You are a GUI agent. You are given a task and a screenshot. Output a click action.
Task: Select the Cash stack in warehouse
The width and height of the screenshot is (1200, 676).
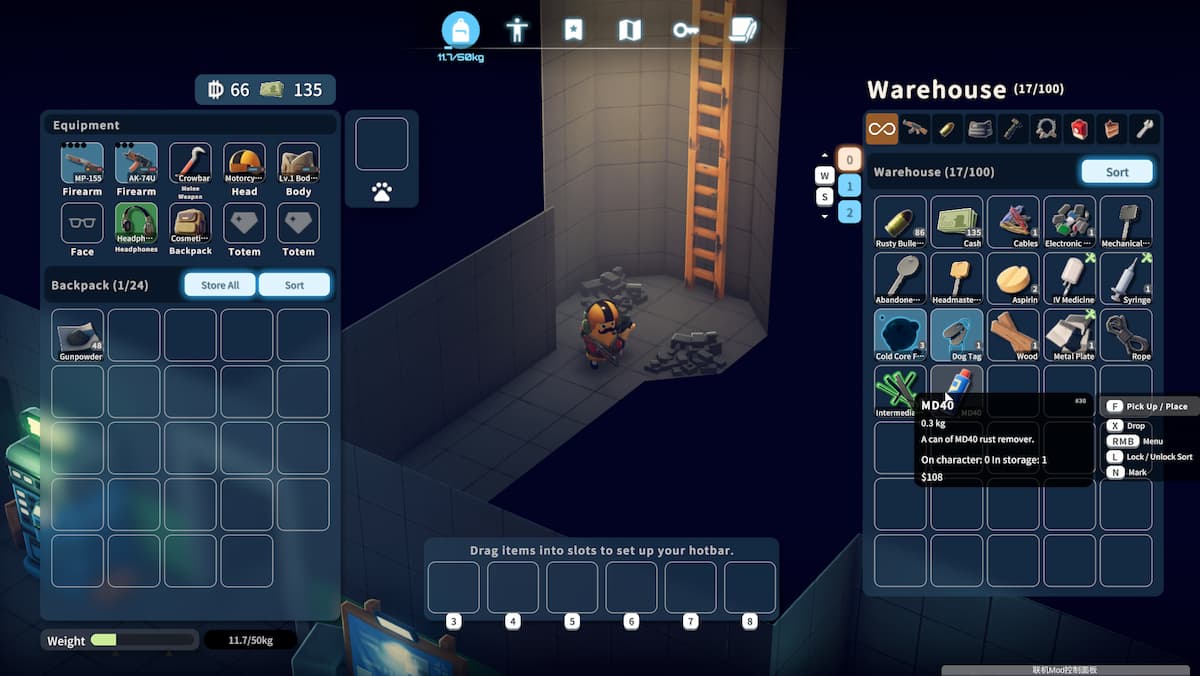957,222
